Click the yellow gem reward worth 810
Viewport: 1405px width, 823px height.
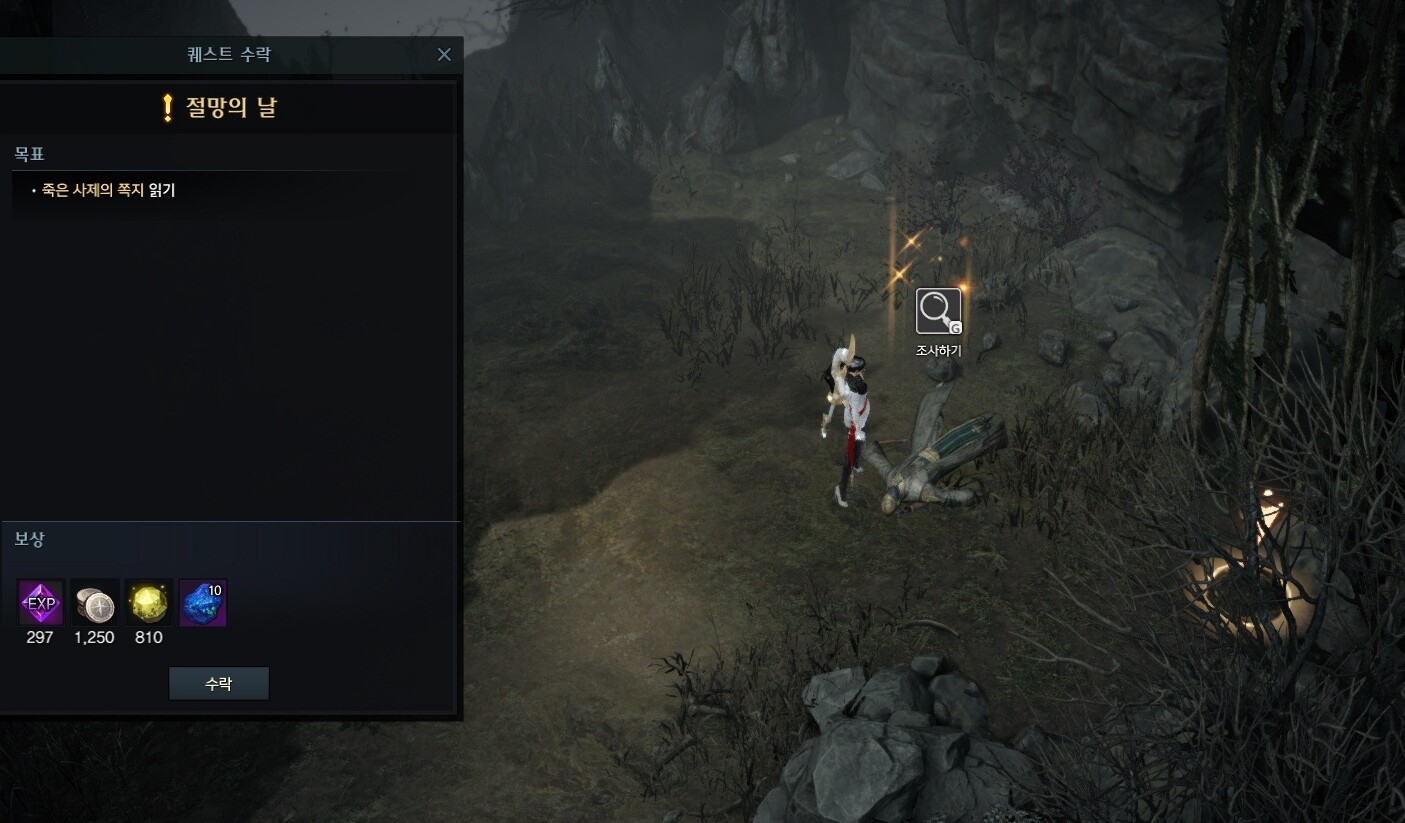148,602
